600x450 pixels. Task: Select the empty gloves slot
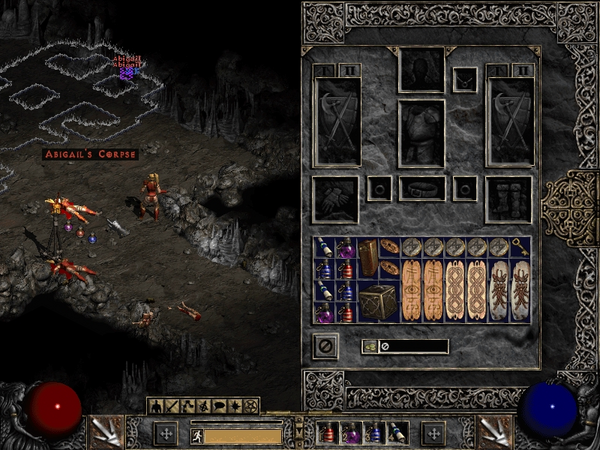[335, 198]
